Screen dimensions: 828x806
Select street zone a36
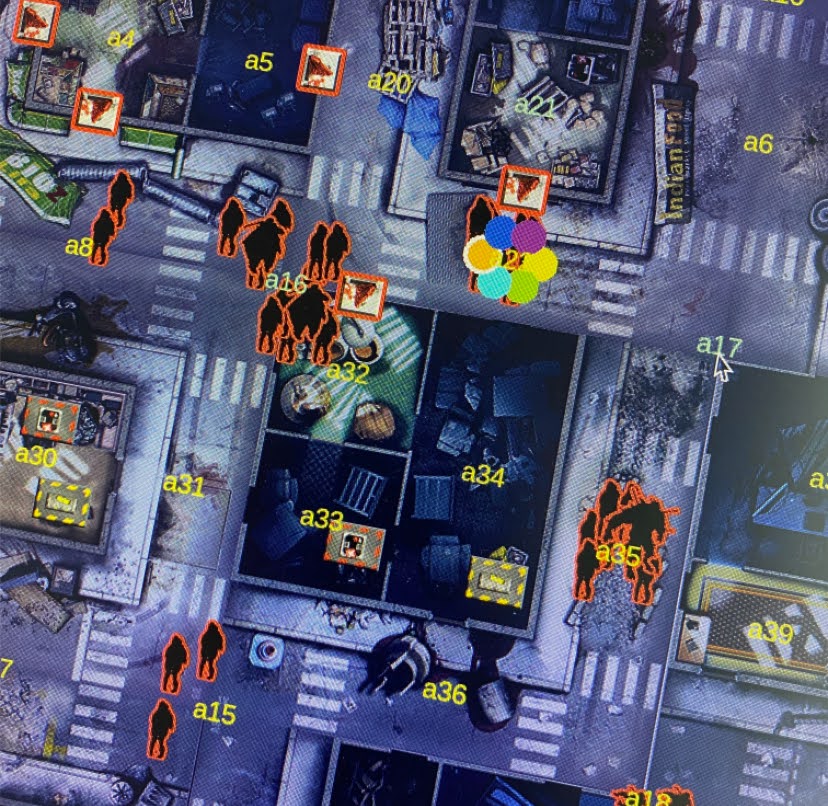click(x=444, y=691)
